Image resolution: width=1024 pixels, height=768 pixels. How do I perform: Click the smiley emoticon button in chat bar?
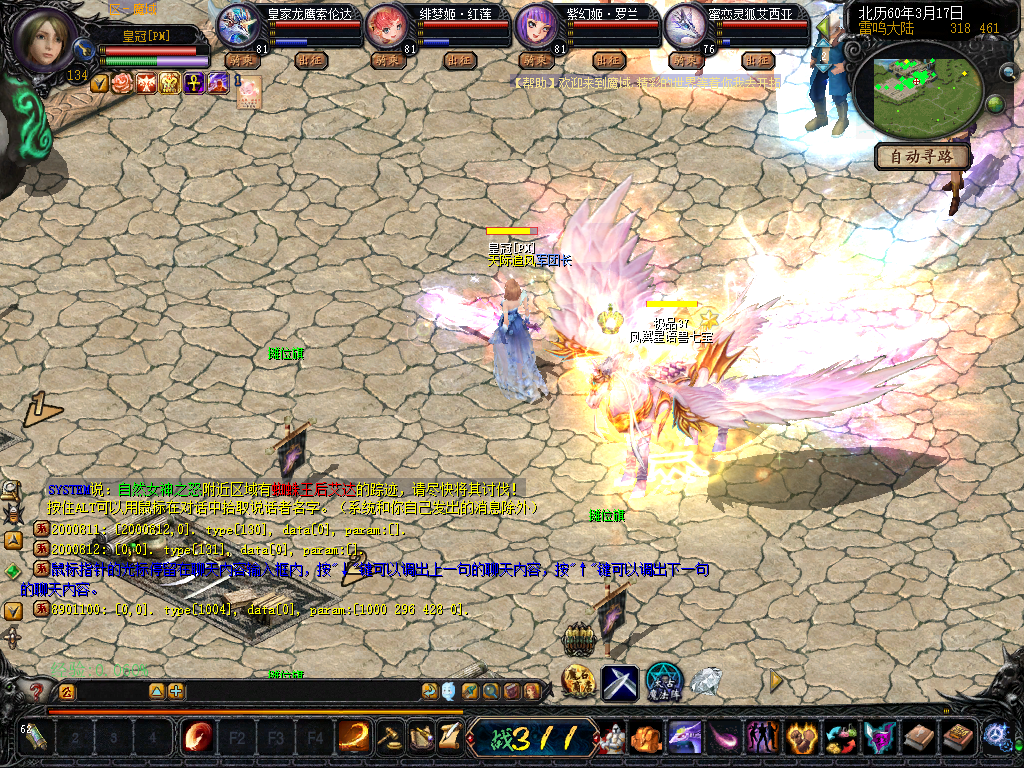[449, 691]
